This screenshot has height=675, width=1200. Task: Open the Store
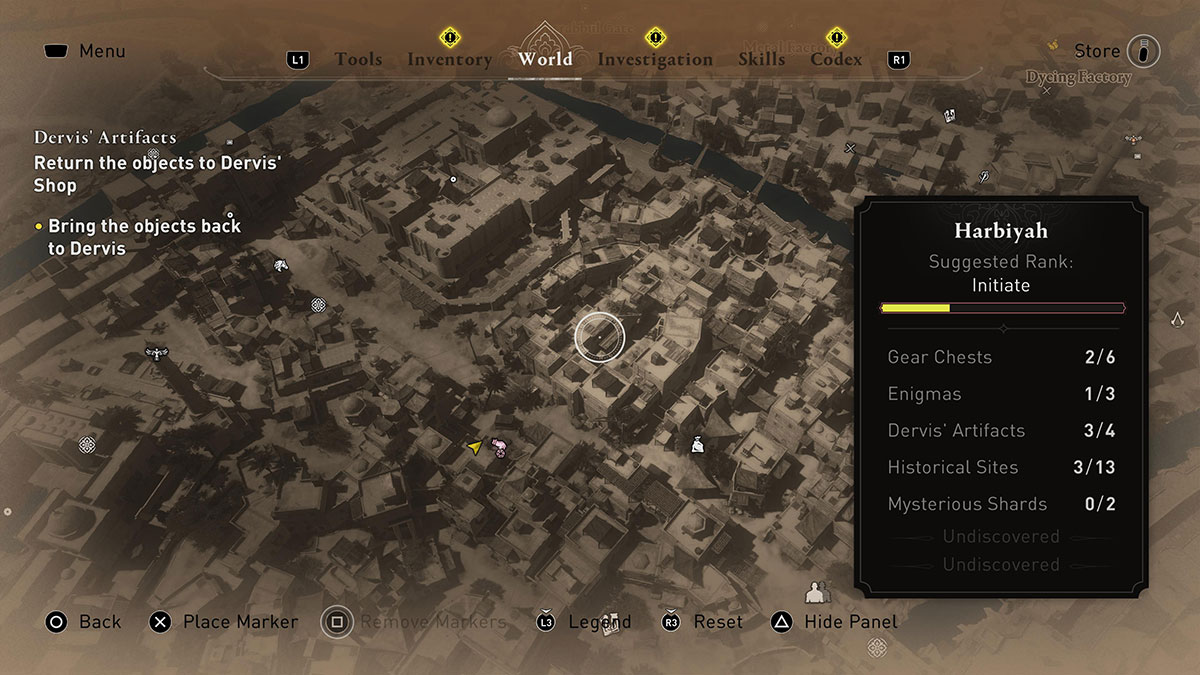click(1097, 51)
